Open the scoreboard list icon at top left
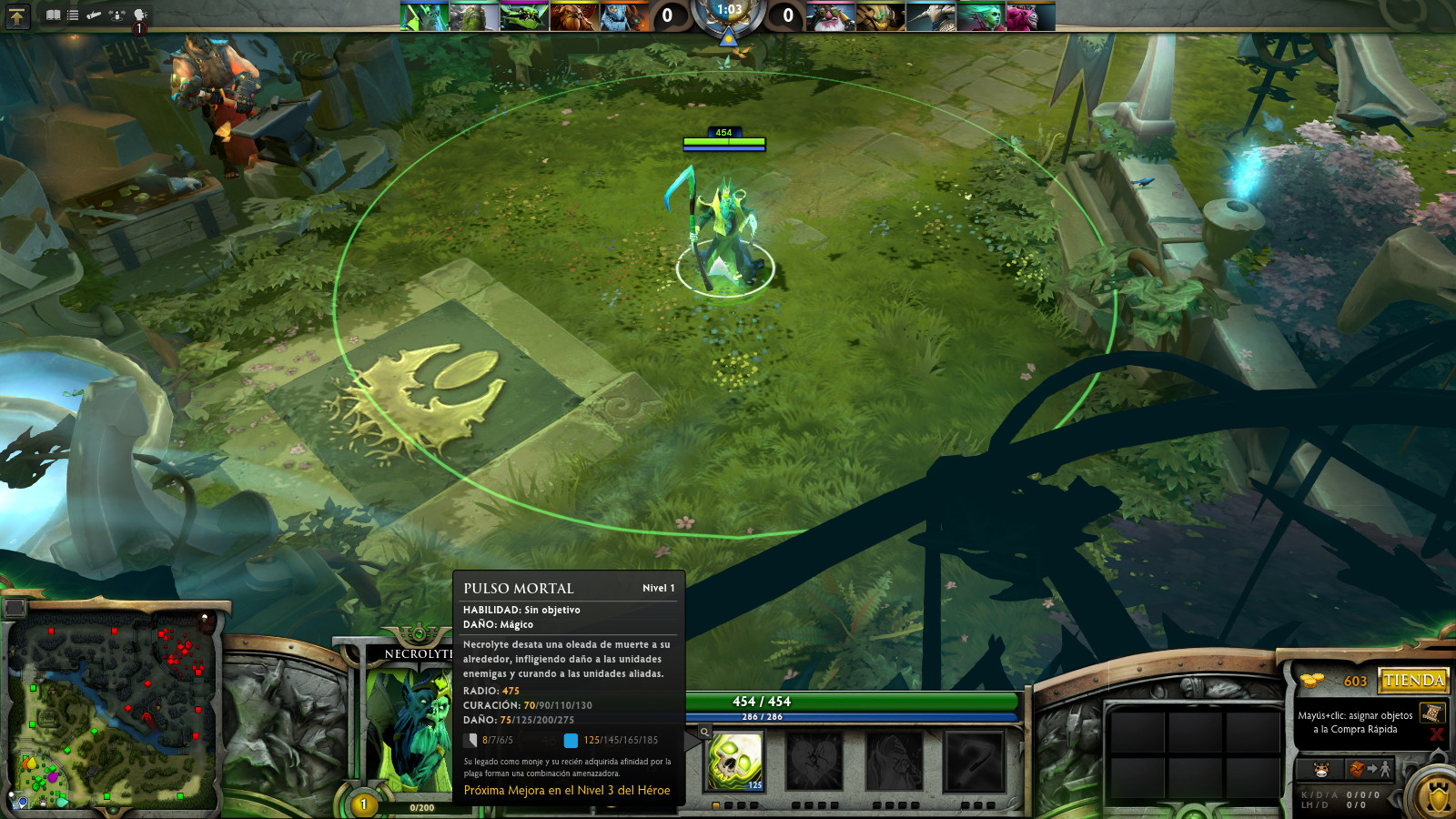 (x=72, y=15)
